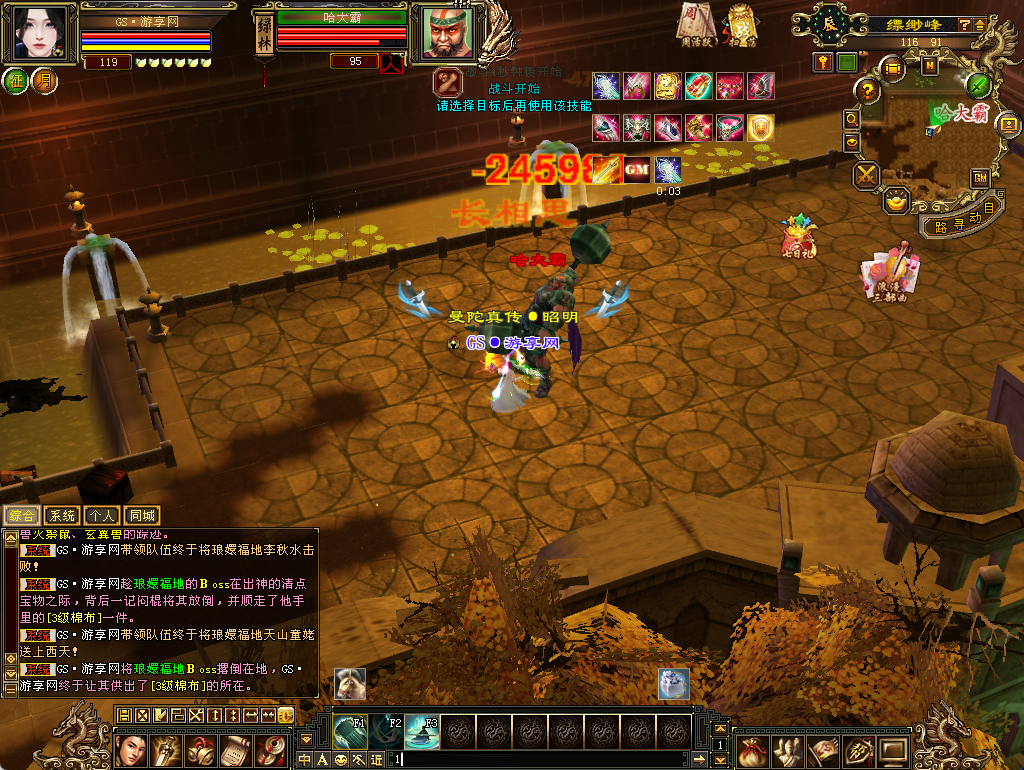Open the character portrait menu button
The width and height of the screenshot is (1024, 770).
pyautogui.click(x=131, y=750)
